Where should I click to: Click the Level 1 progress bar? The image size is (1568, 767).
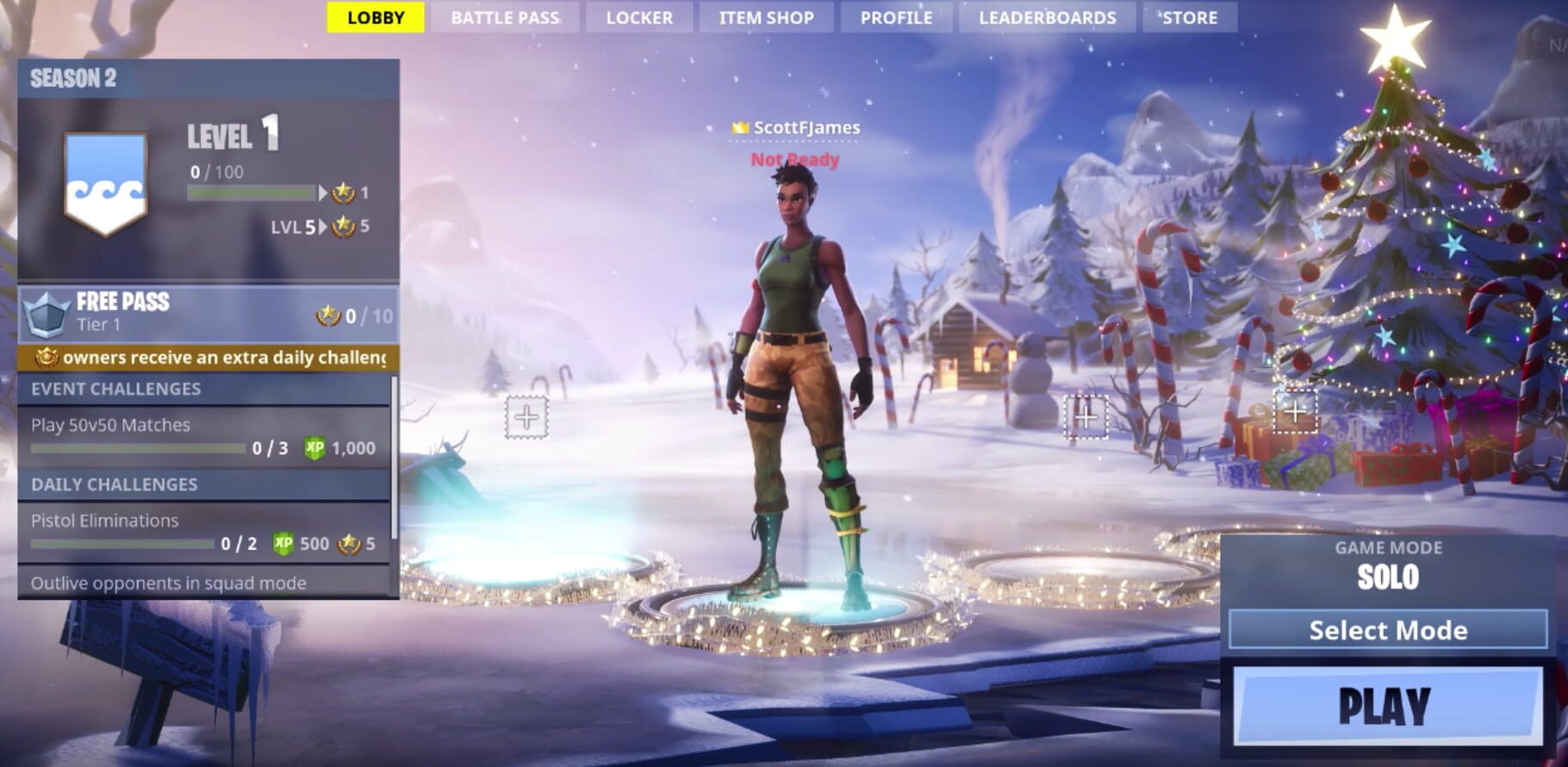(252, 191)
